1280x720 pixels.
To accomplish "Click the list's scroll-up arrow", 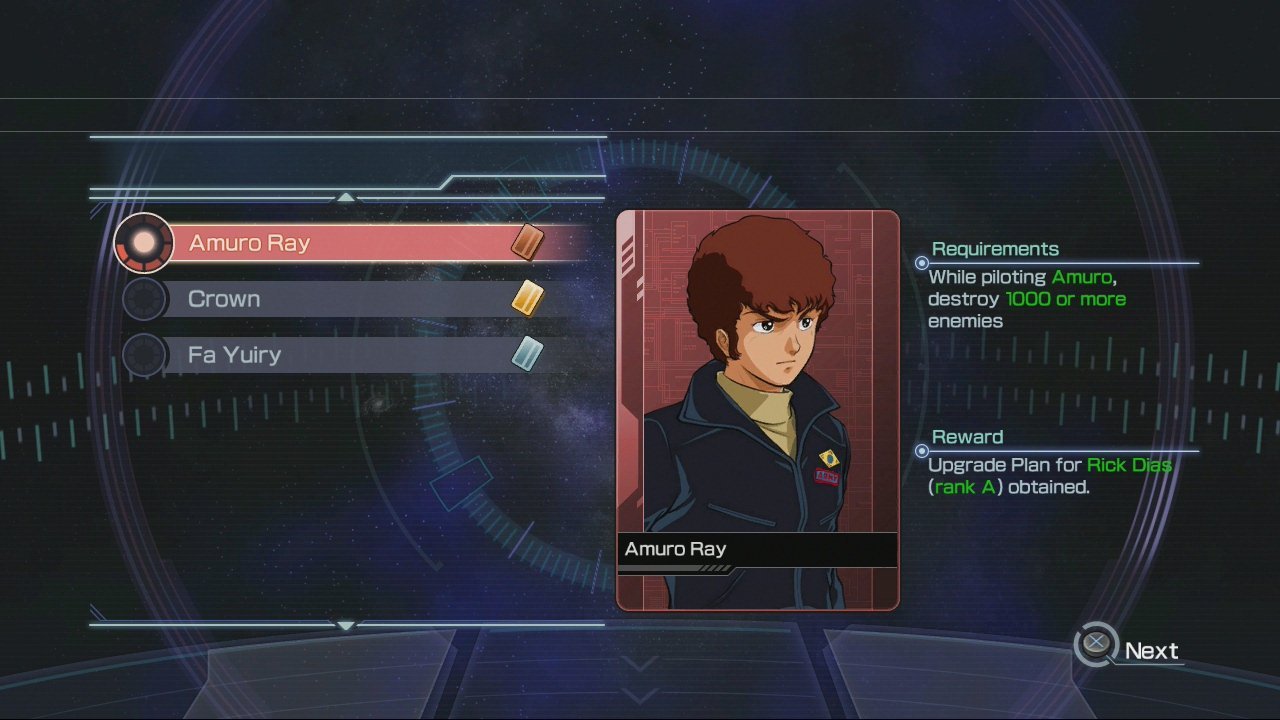I will pos(346,198).
